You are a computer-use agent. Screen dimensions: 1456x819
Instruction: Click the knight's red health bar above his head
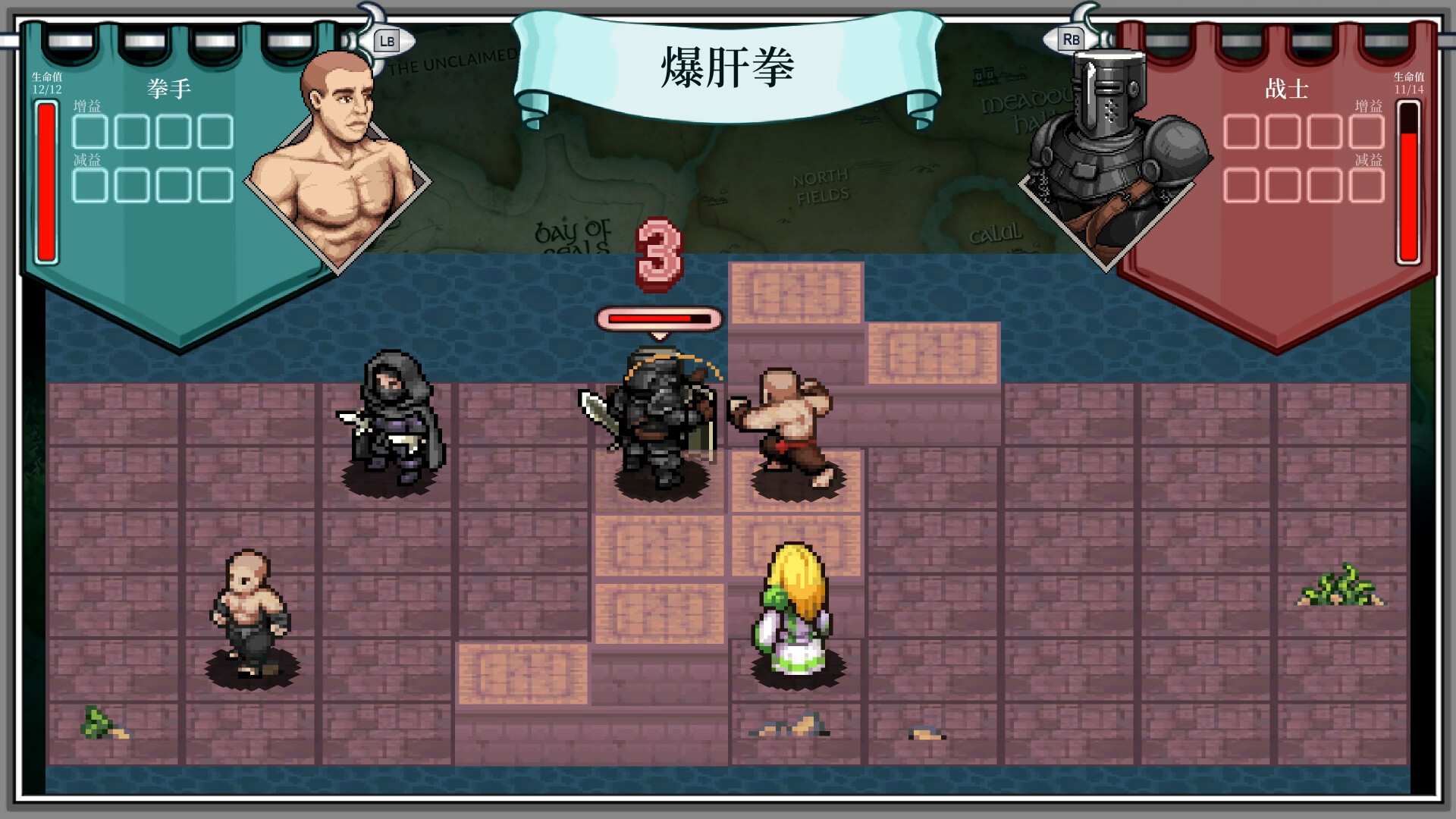coord(657,318)
